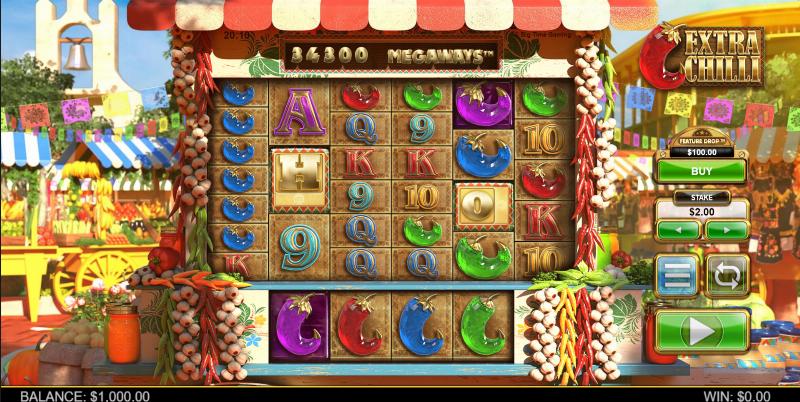The image size is (800, 402).
Task: Spin the reels with the green play button
Action: (x=702, y=329)
